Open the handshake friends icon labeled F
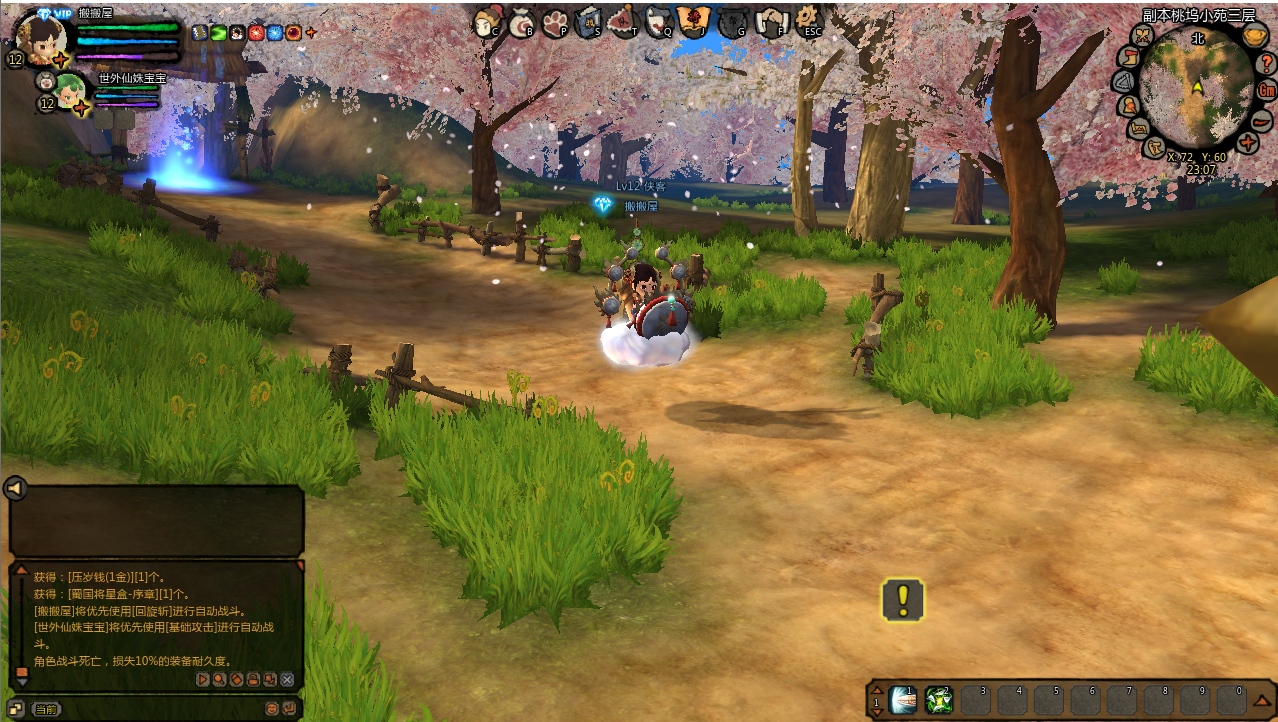 [771, 20]
